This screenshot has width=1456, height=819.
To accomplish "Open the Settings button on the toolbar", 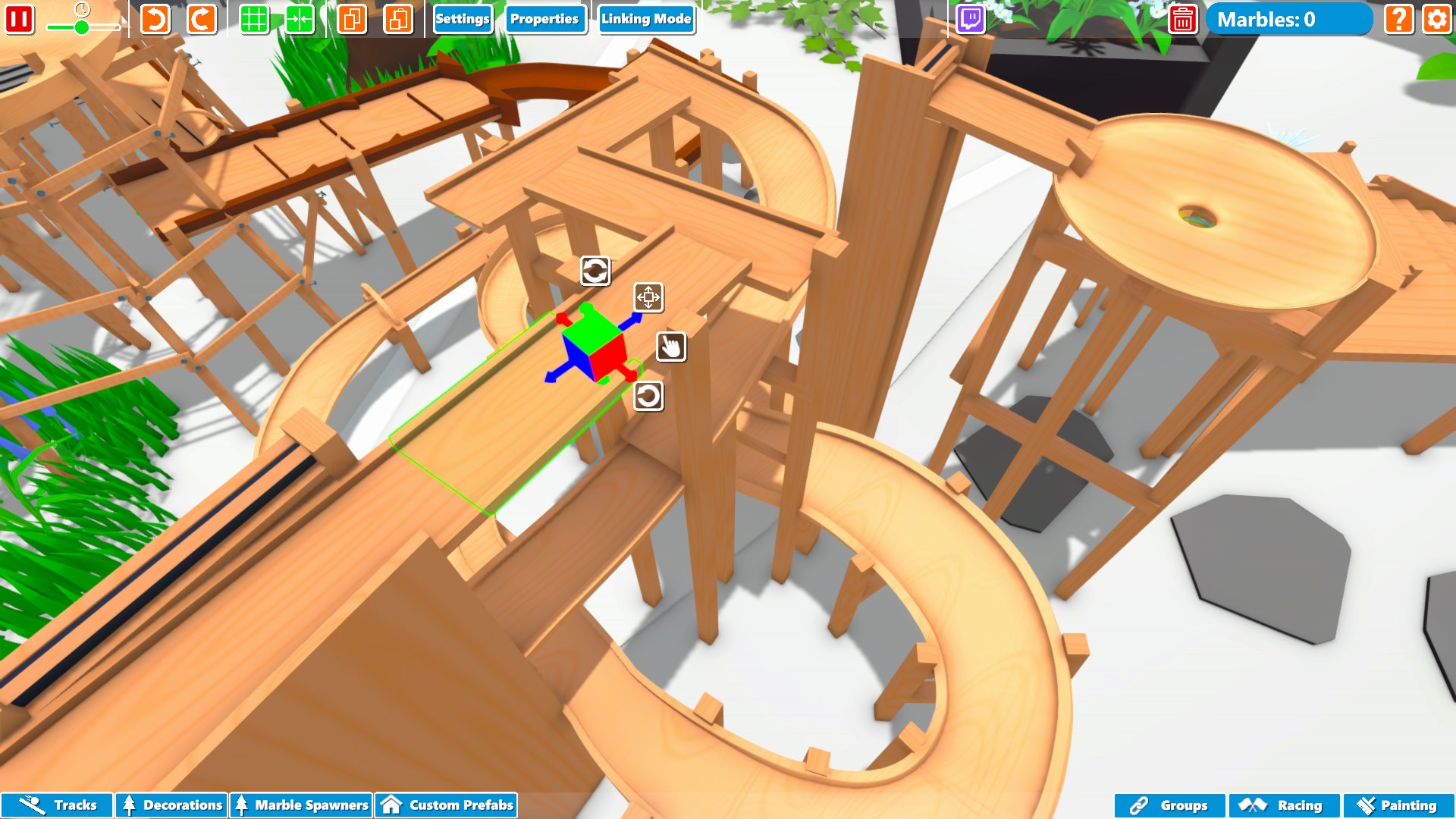I will coord(463,20).
